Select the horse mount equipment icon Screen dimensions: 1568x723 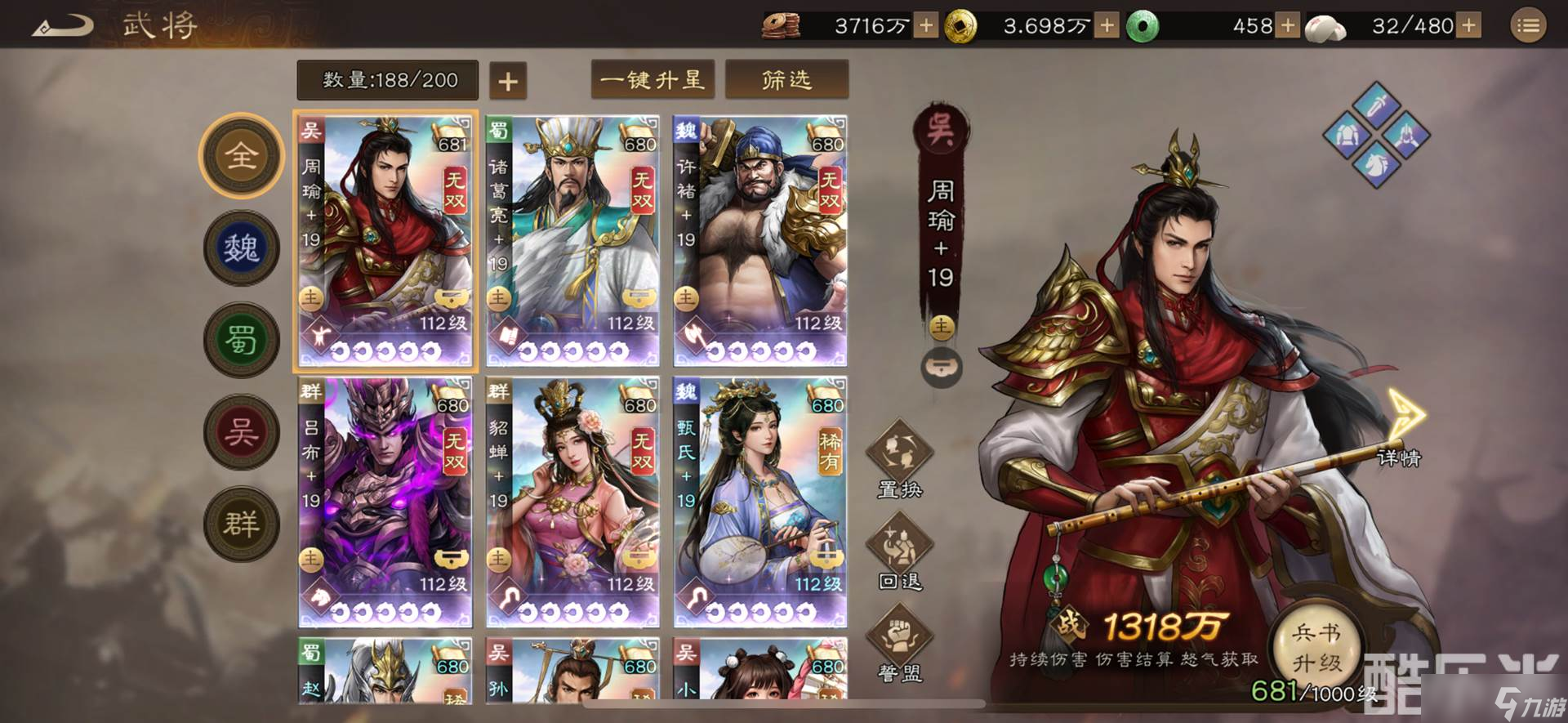coord(1376,163)
